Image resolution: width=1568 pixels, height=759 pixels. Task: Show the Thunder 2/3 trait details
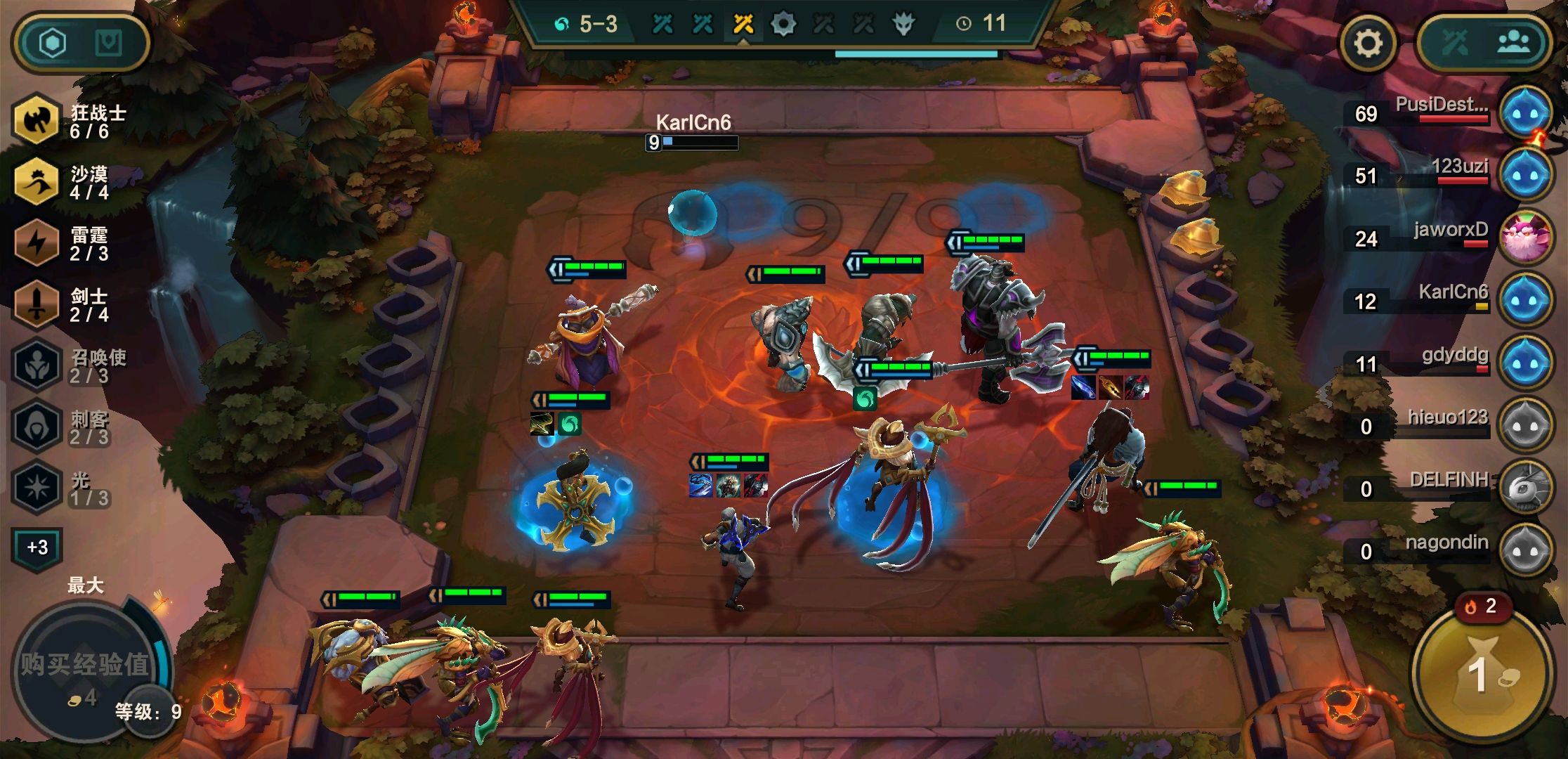click(37, 243)
